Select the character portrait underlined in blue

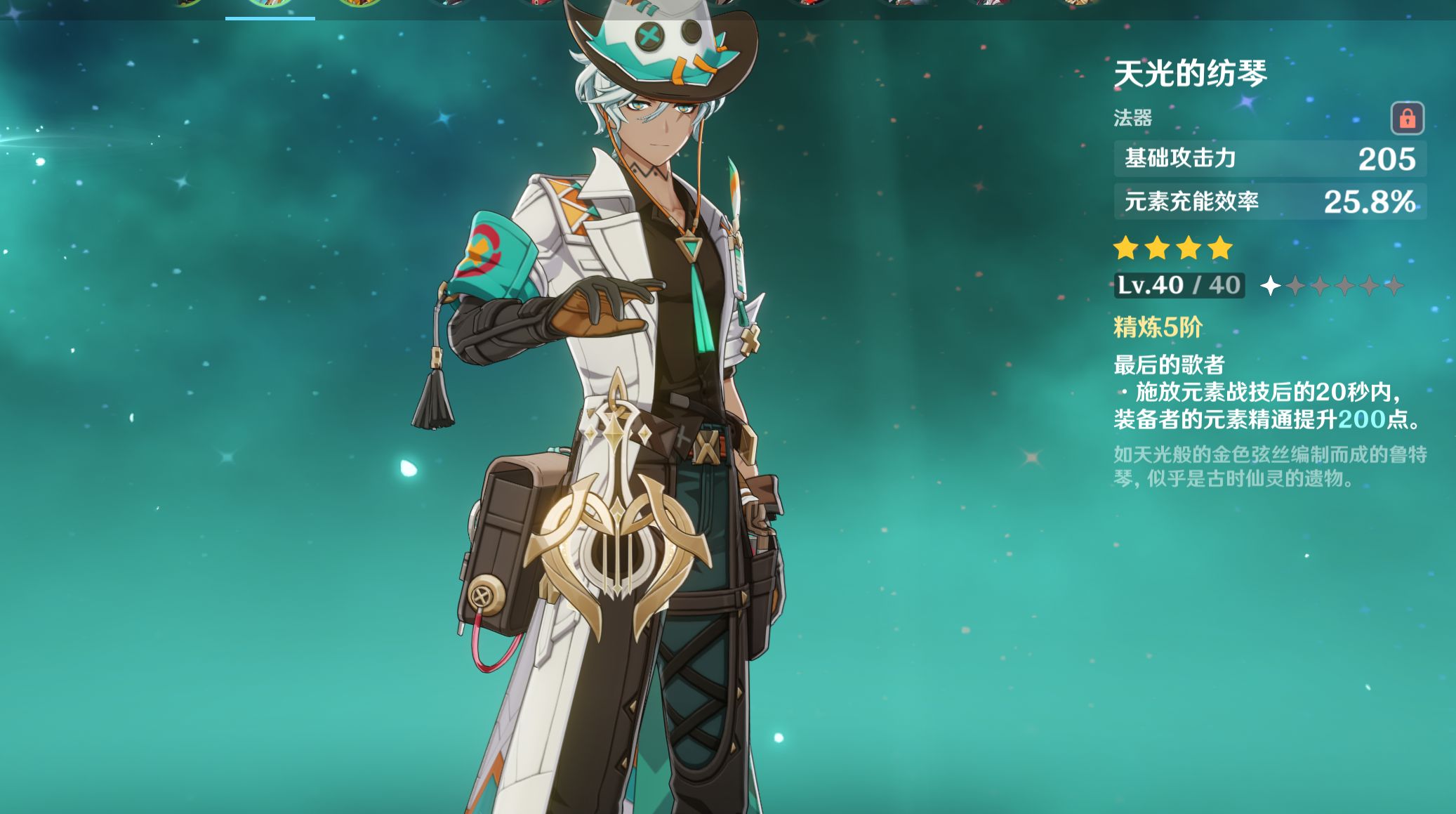(x=270, y=4)
